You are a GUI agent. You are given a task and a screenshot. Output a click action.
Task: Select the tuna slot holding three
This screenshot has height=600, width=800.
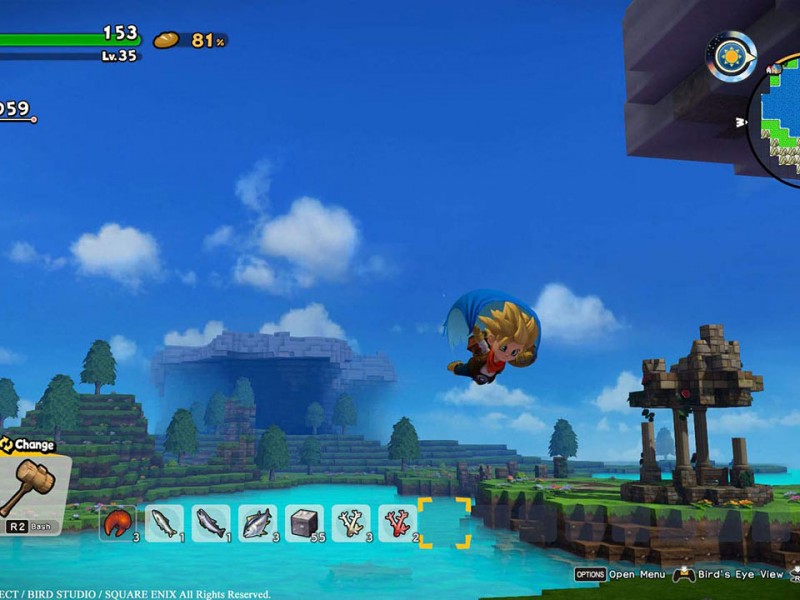258,523
